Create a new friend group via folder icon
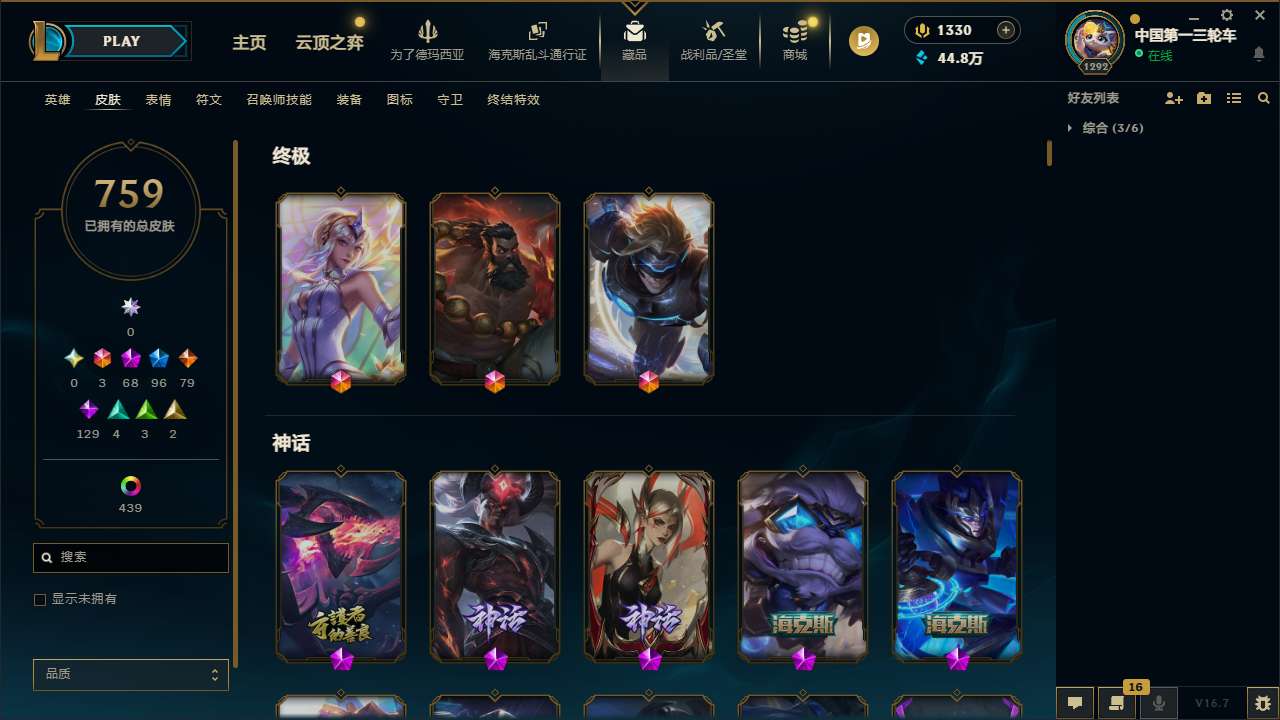 [1204, 98]
